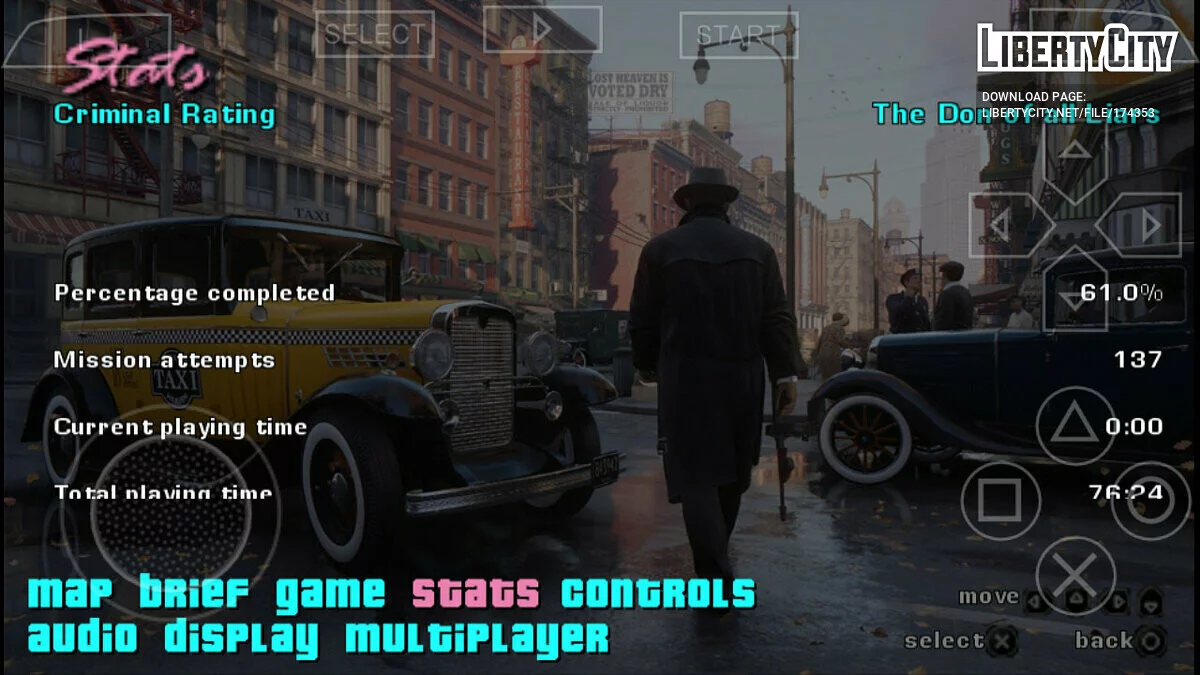Open the controls tab
1200x675 pixels.
tap(657, 594)
